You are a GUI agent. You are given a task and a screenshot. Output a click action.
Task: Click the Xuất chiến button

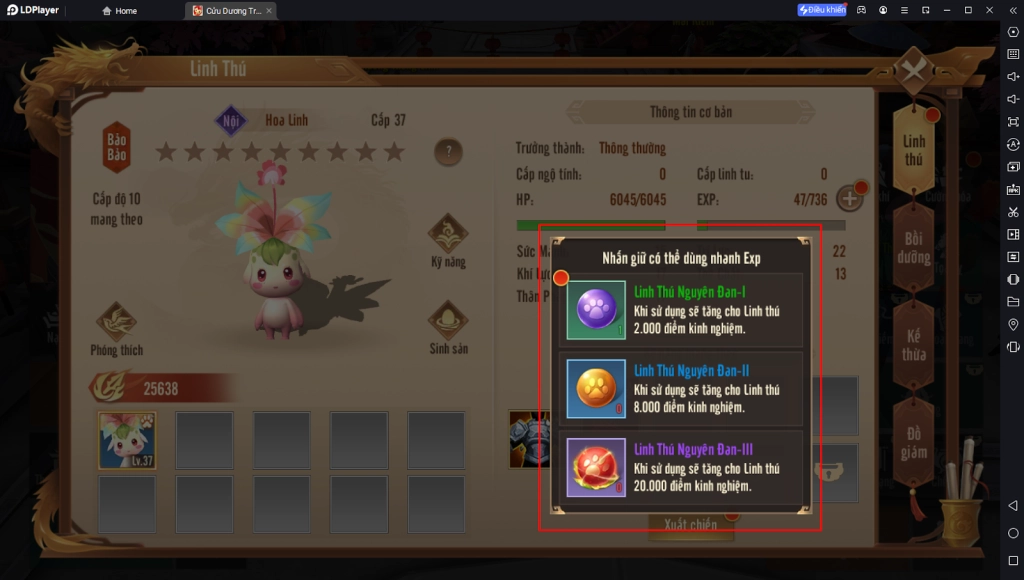[x=690, y=524]
